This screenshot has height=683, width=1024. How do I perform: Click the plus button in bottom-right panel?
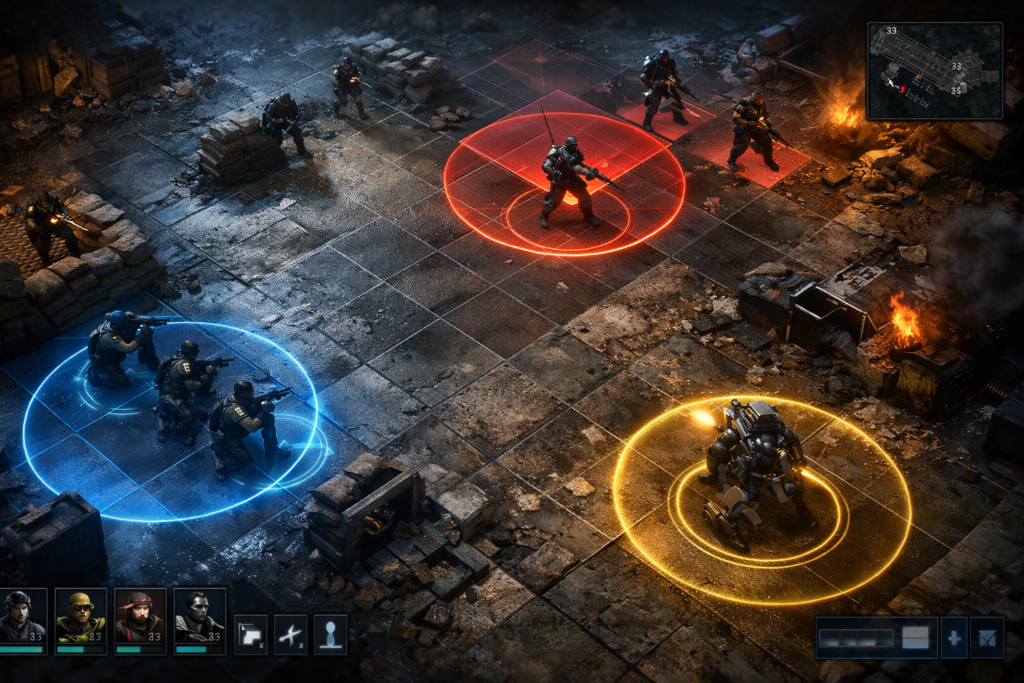(954, 638)
